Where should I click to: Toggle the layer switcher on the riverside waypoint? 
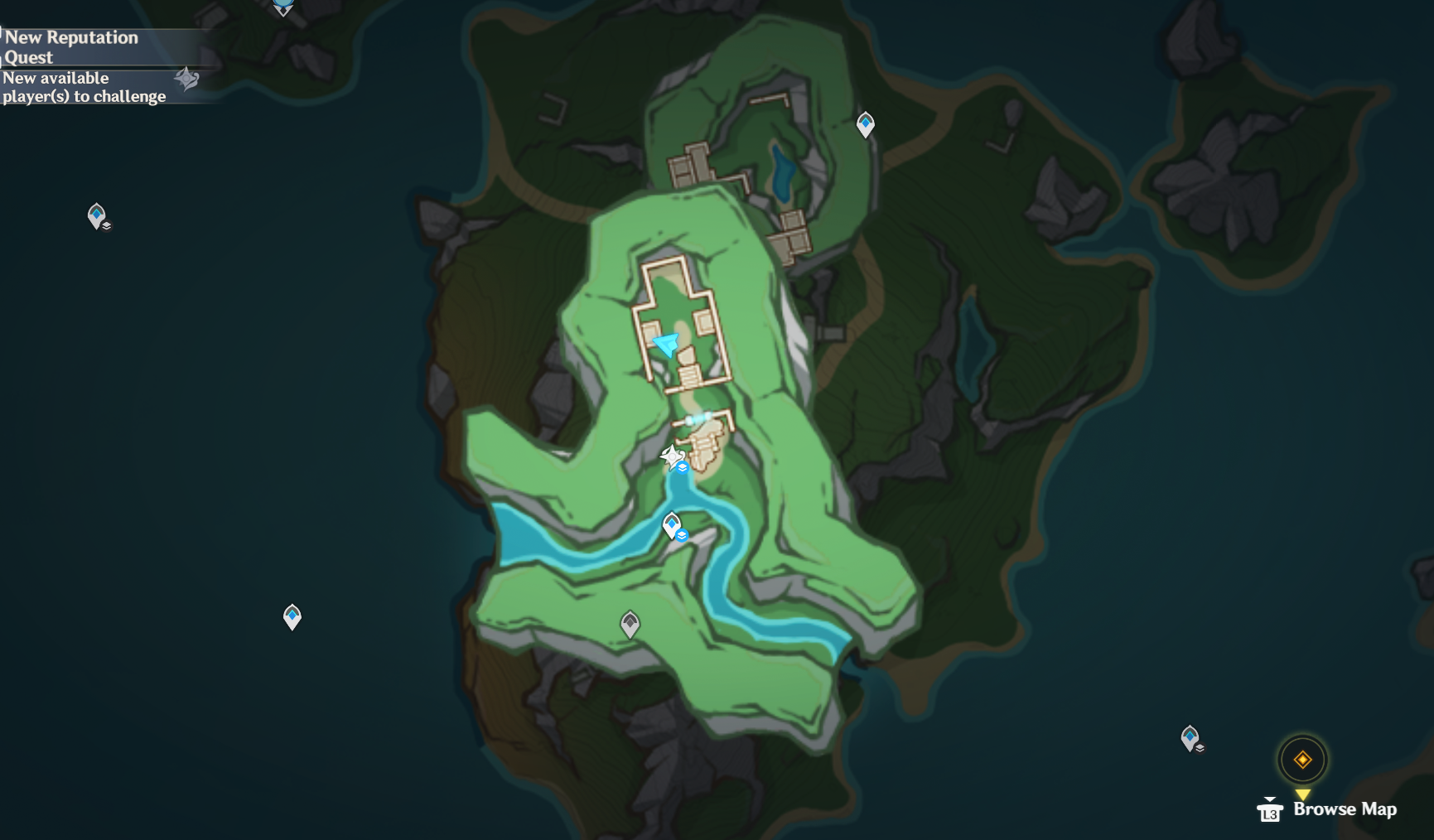tap(680, 535)
